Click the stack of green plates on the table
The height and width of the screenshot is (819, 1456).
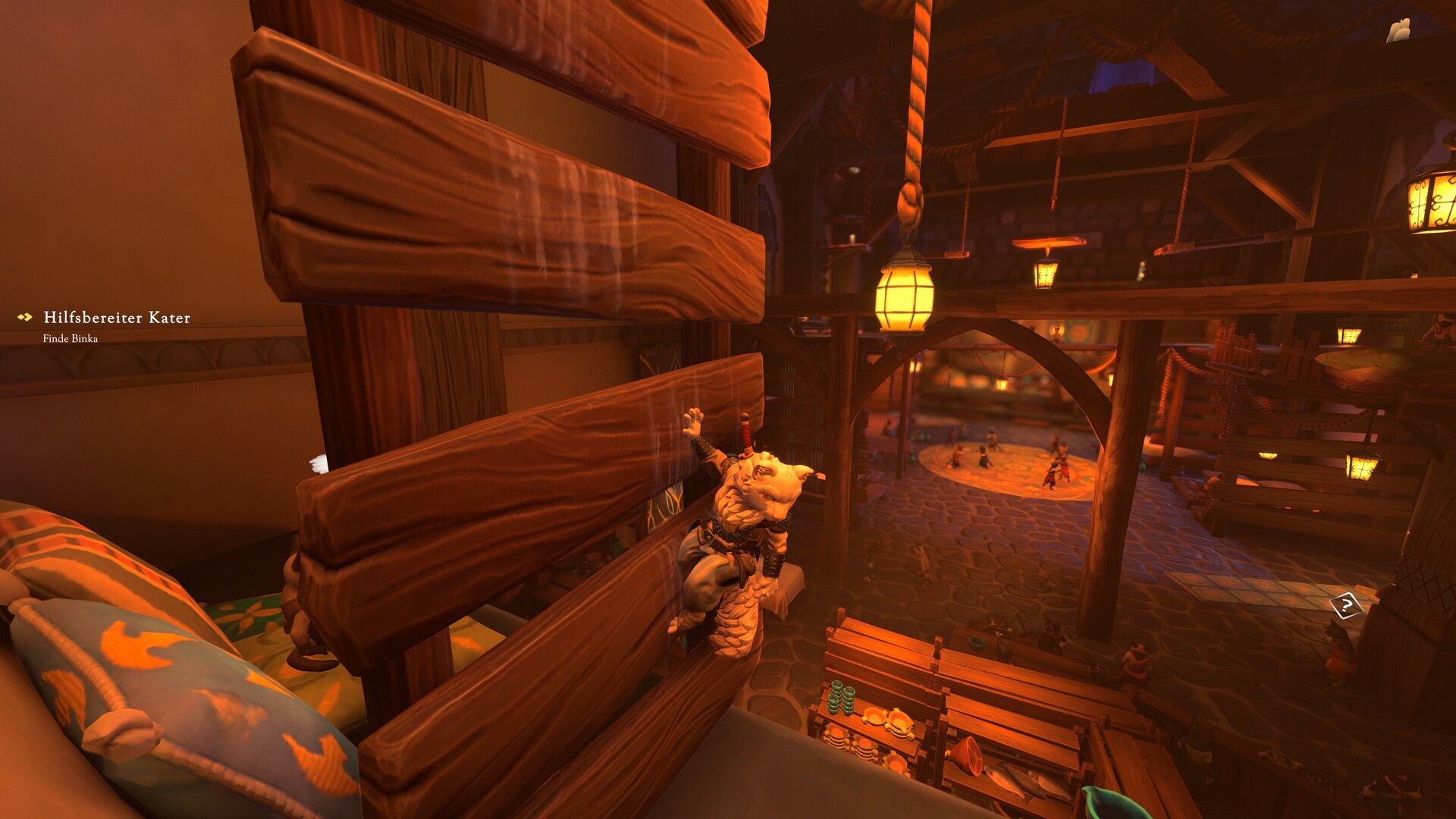pyautogui.click(x=840, y=696)
